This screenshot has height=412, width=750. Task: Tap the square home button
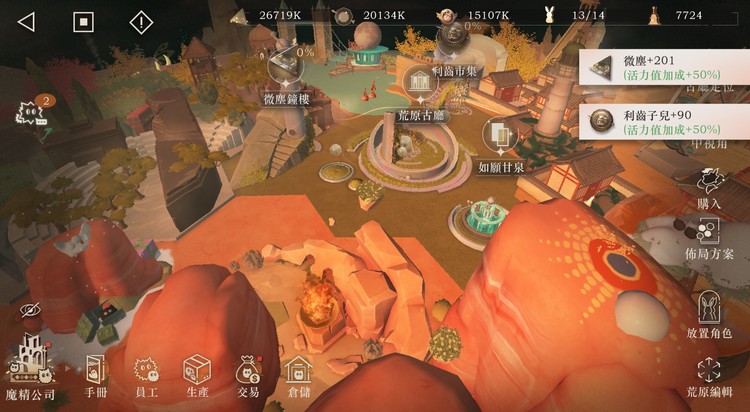(x=84, y=21)
